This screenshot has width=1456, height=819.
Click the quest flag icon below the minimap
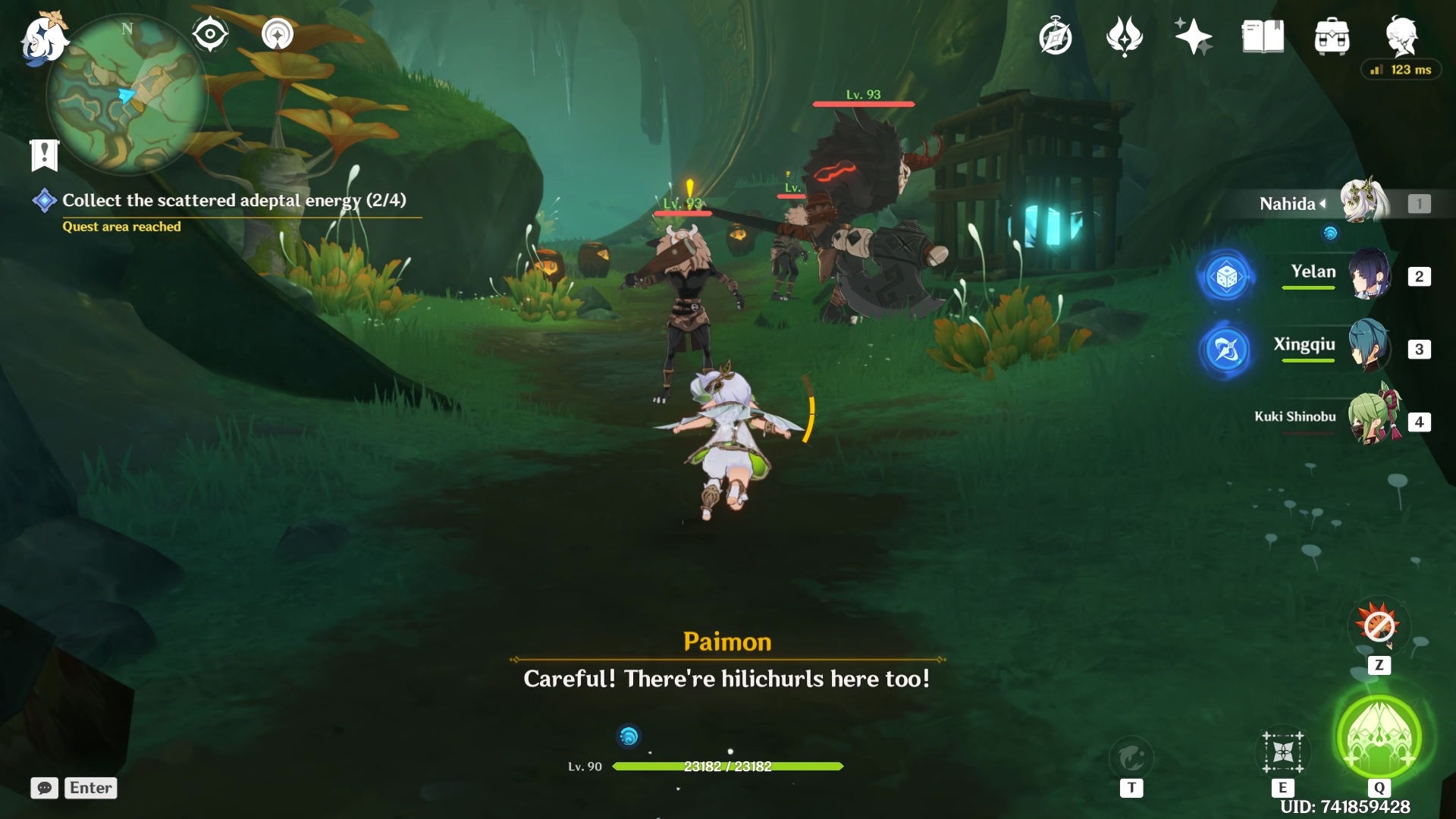tap(45, 155)
